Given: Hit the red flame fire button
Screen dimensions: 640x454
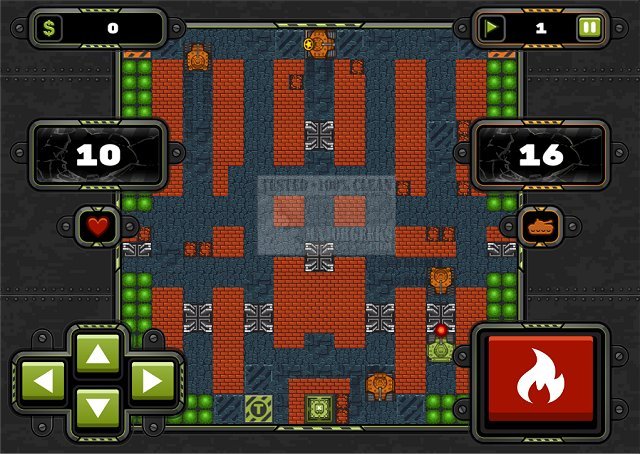Looking at the screenshot, I should (540, 379).
